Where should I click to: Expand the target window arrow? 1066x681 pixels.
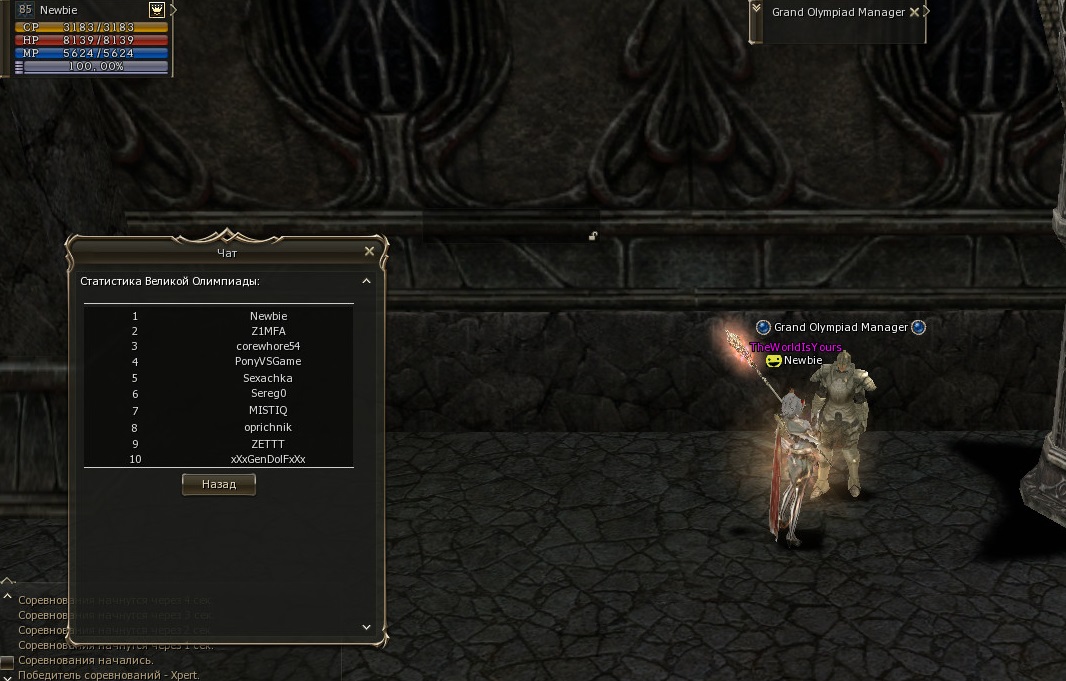(926, 11)
